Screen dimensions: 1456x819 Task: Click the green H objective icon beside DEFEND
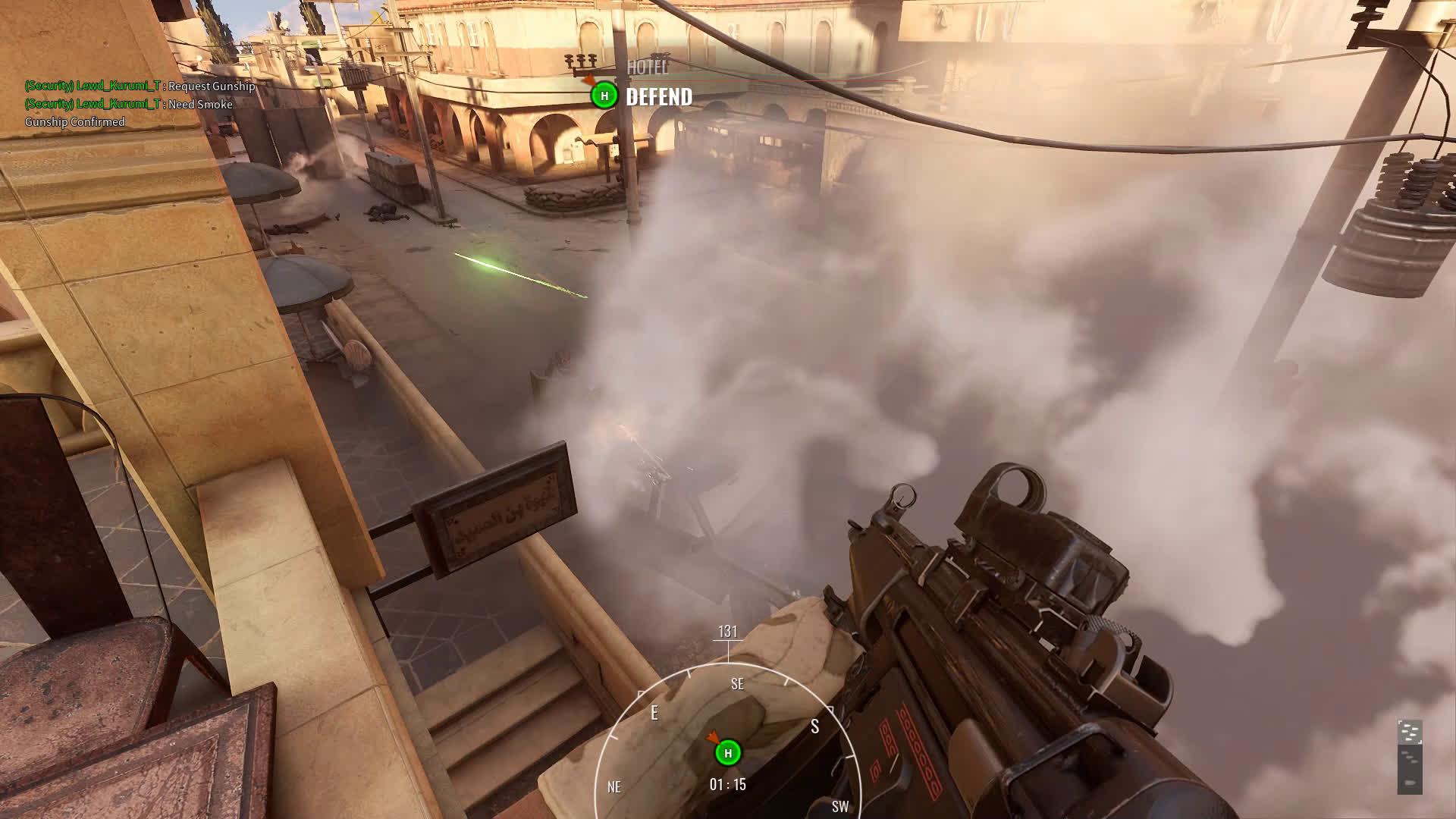click(604, 96)
